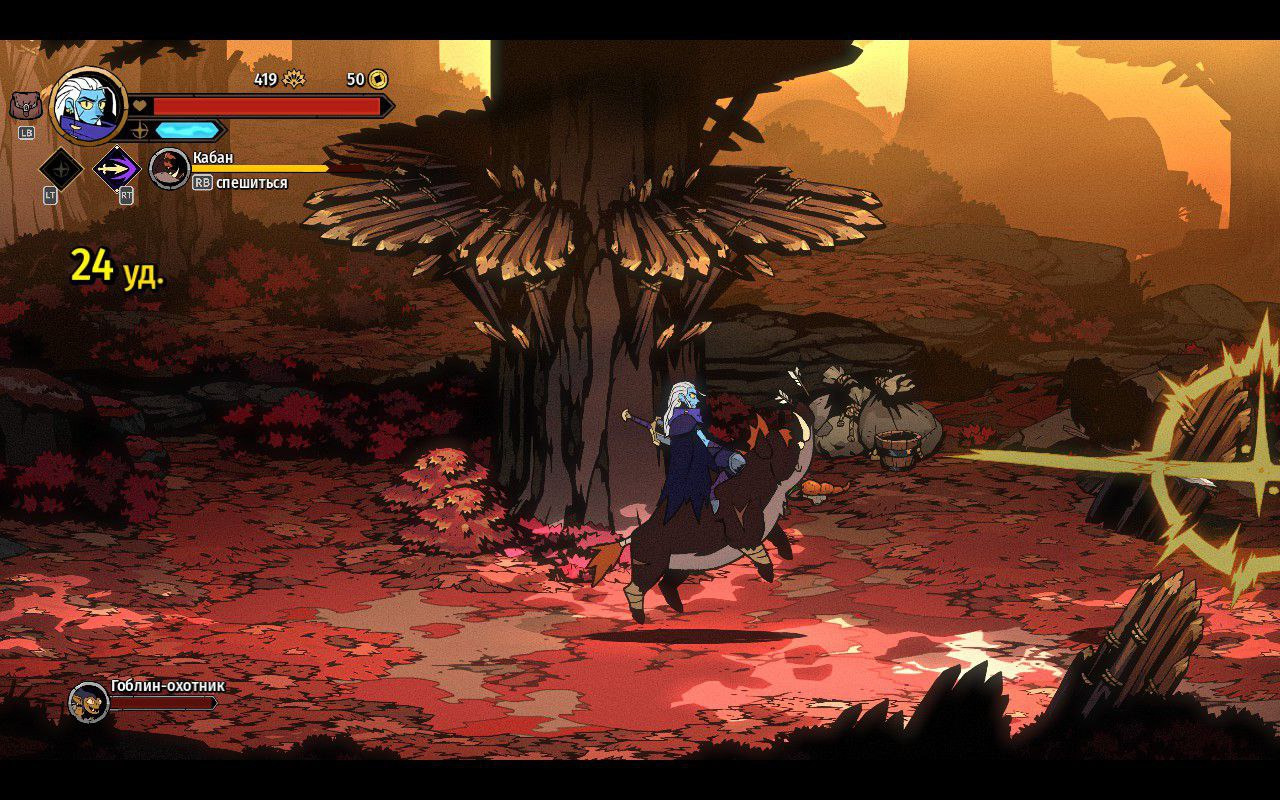Select the dark crosshair ability diamond
The width and height of the screenshot is (1280, 800).
(x=60, y=169)
